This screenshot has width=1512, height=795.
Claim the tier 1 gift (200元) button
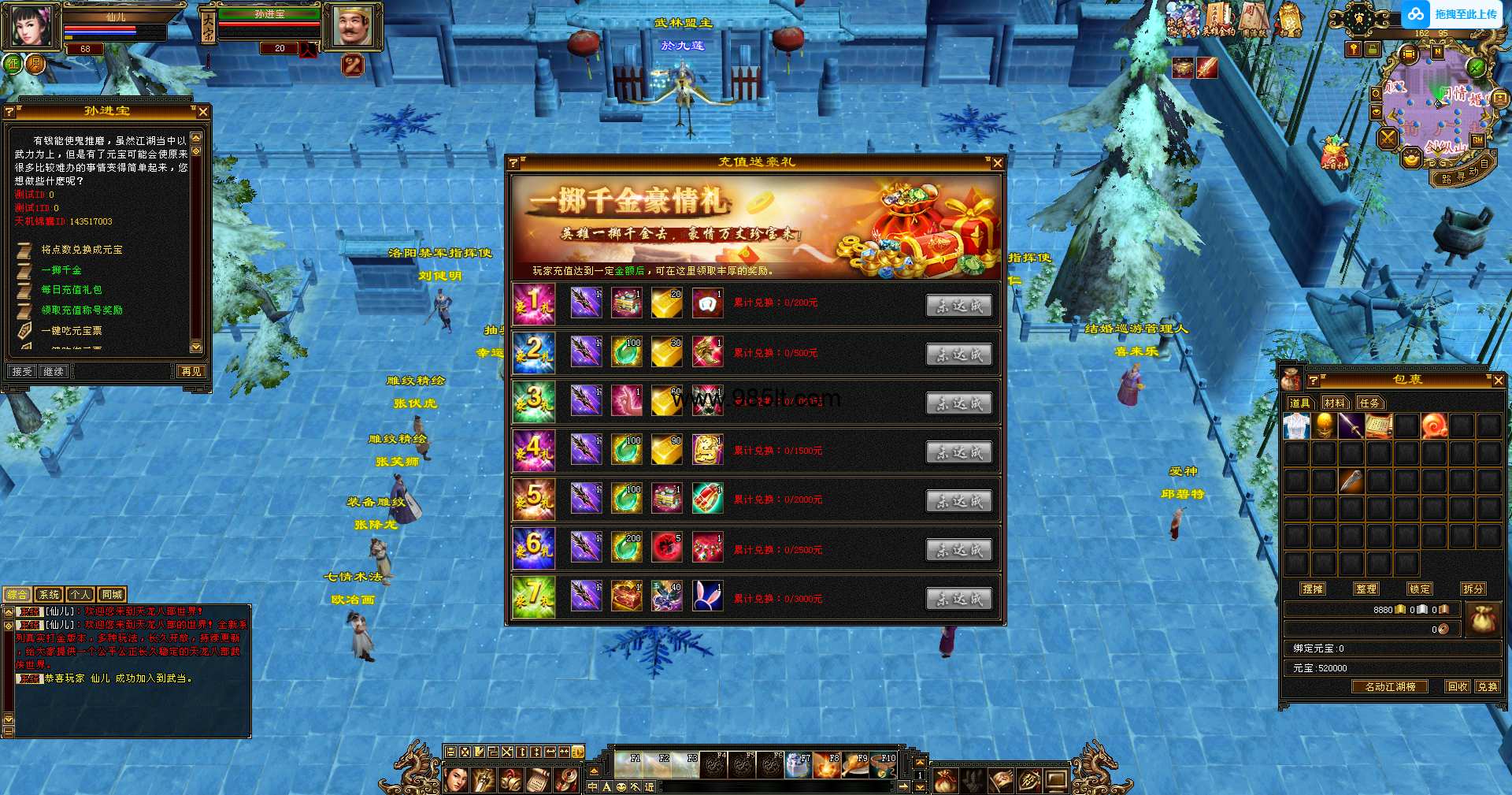958,306
